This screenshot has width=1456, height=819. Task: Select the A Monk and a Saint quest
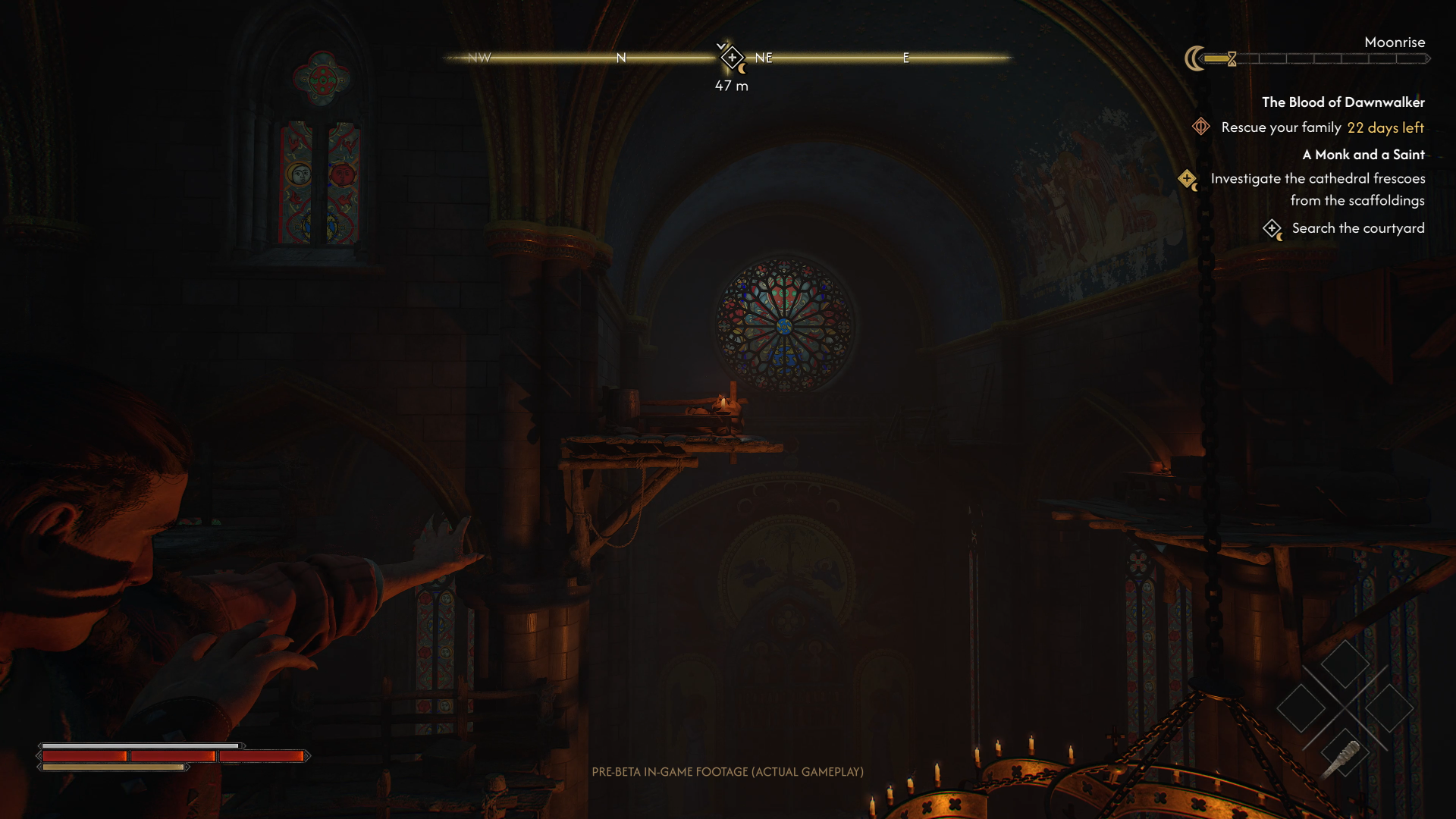click(x=1363, y=155)
